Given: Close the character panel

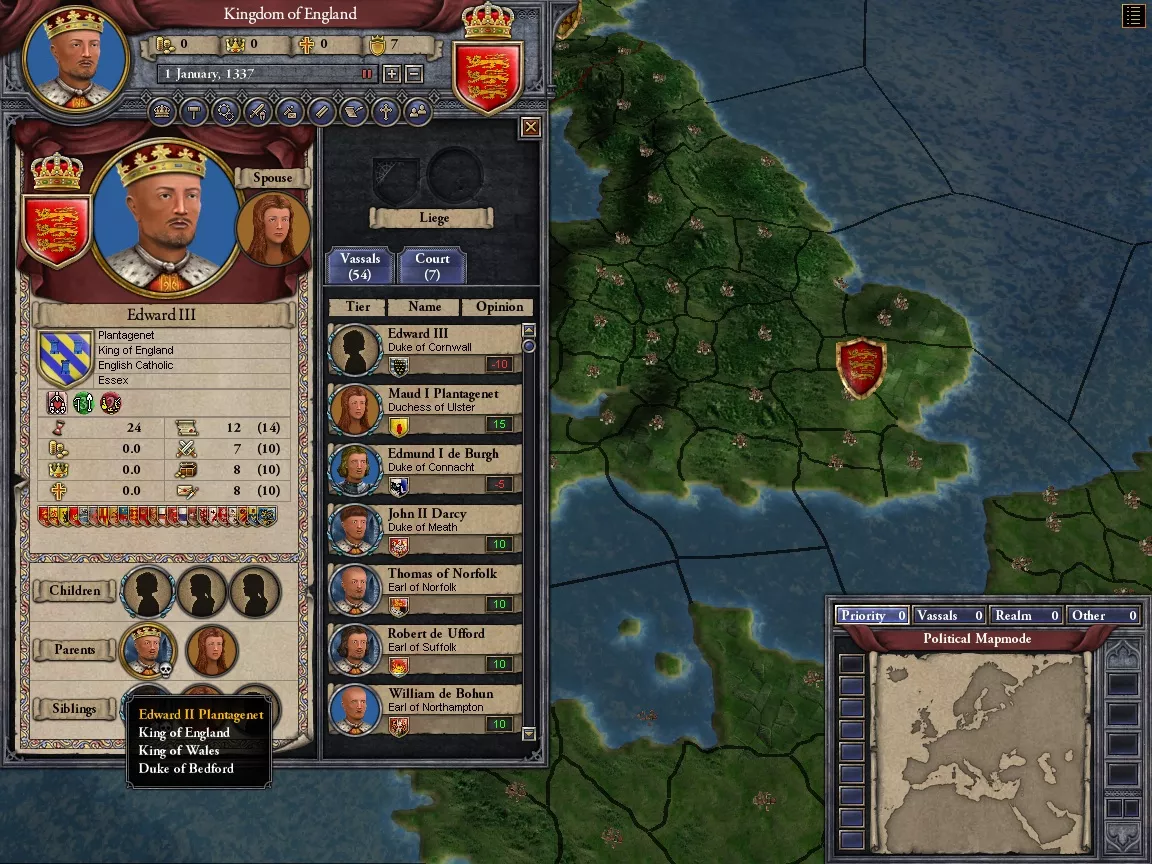Looking at the screenshot, I should (531, 127).
